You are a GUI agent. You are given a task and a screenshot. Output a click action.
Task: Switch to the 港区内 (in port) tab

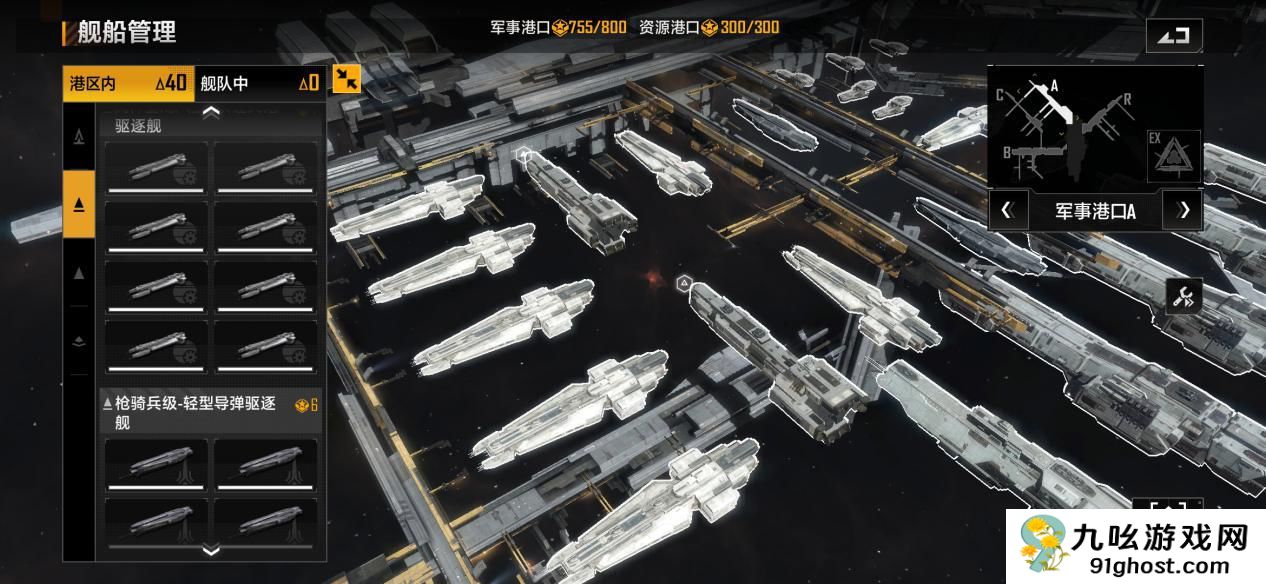point(128,83)
